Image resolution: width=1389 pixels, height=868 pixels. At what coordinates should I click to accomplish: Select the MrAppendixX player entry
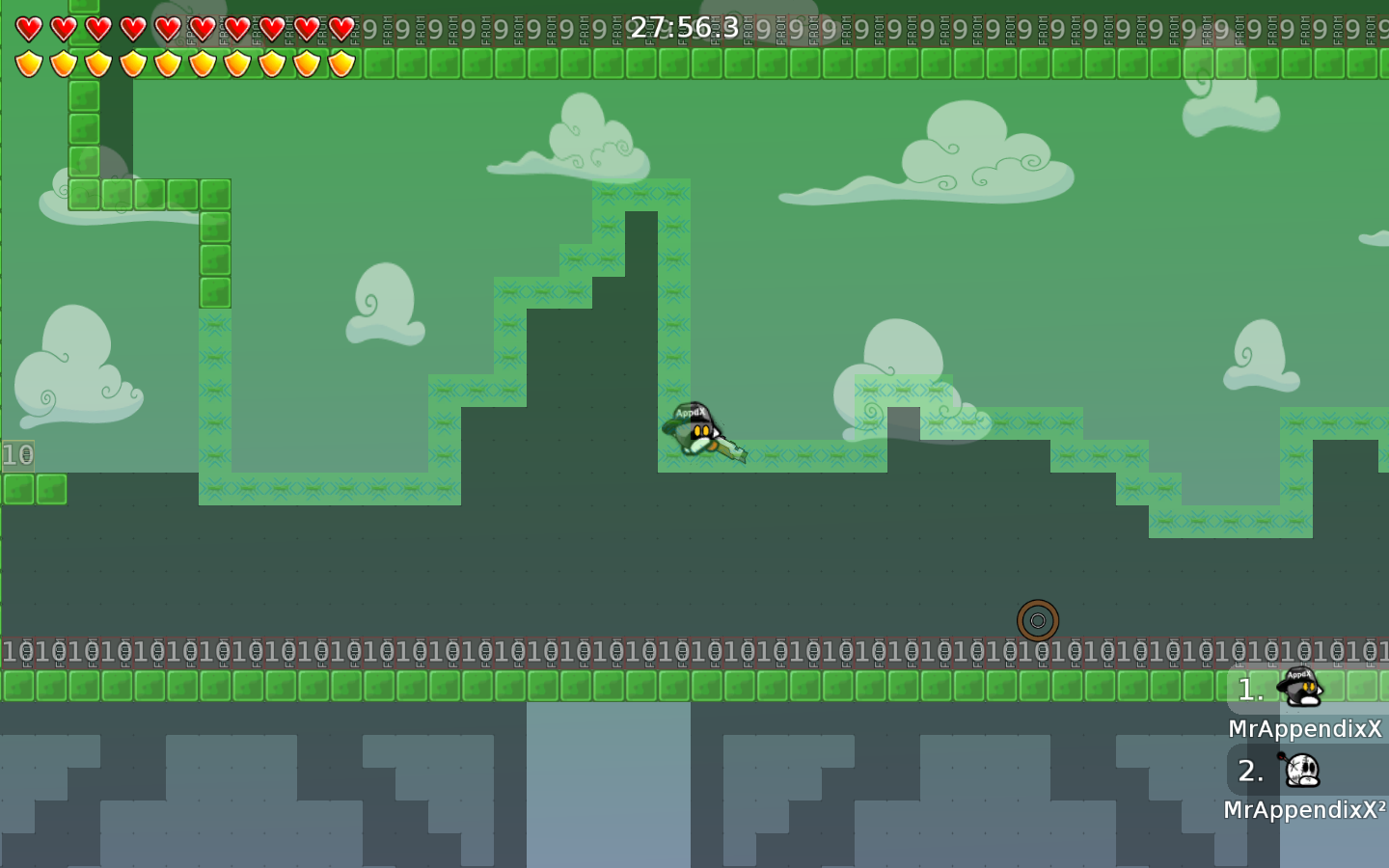tap(1302, 704)
